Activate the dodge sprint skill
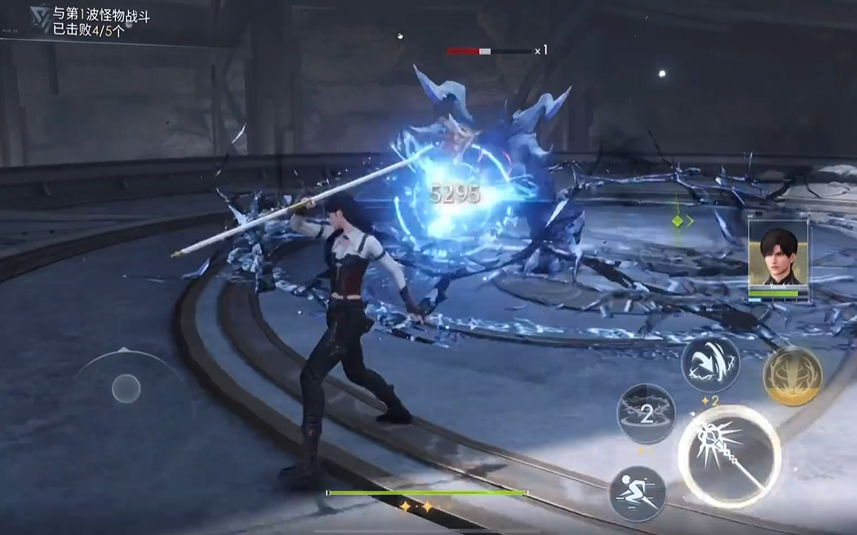Image resolution: width=857 pixels, height=535 pixels. 638,494
